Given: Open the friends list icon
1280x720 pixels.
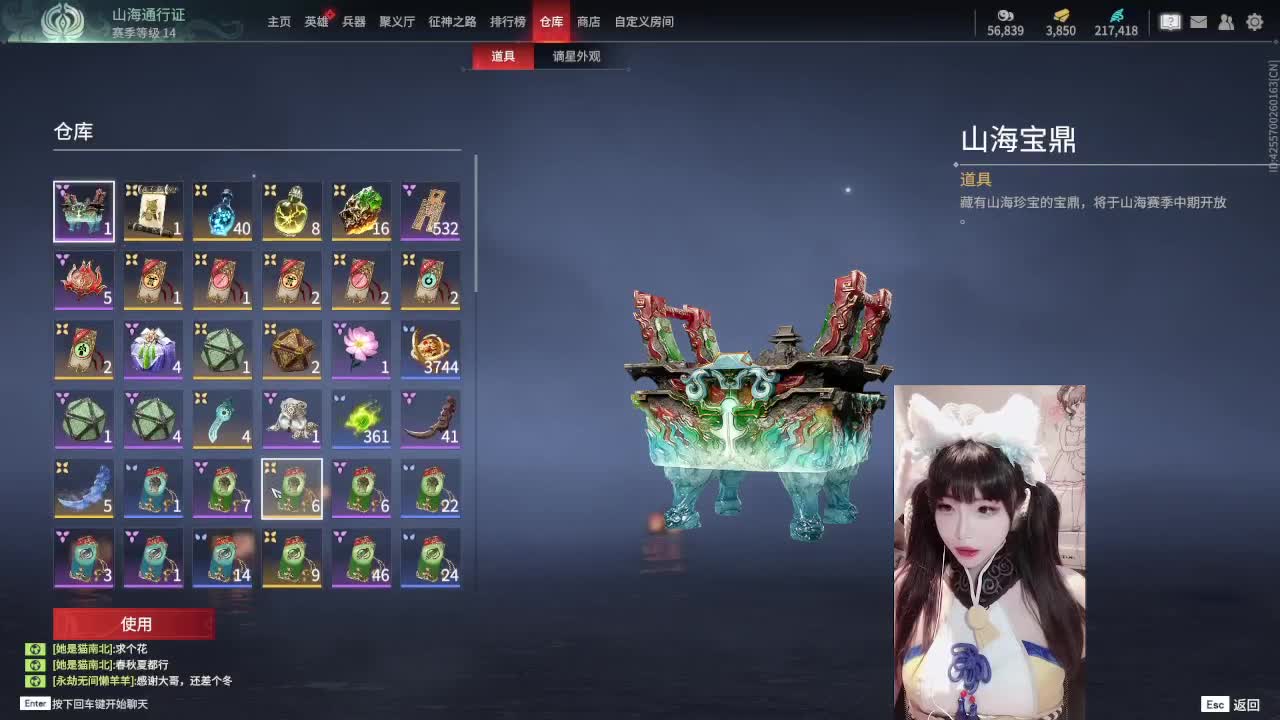Looking at the screenshot, I should point(1226,21).
